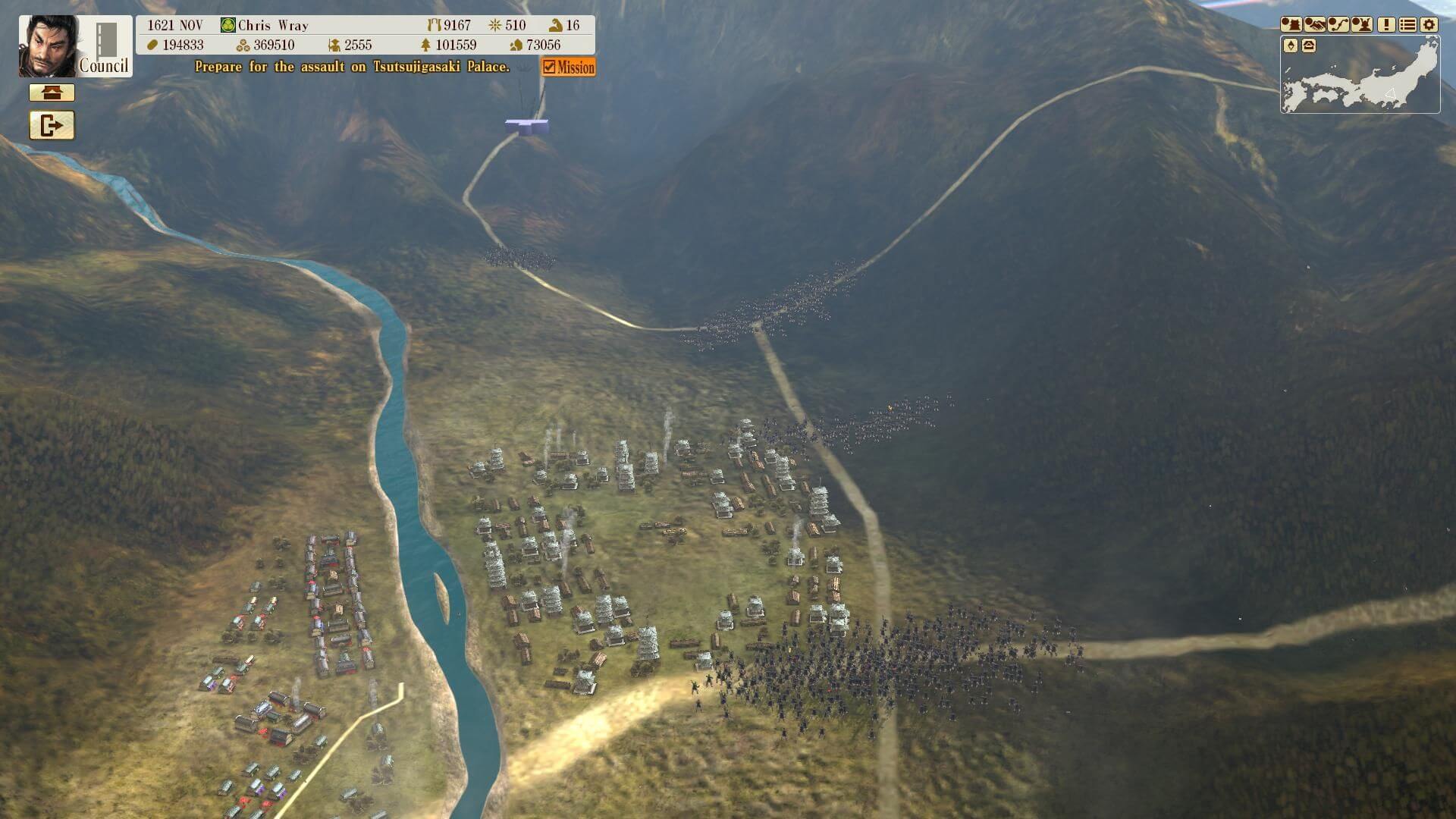The width and height of the screenshot is (1456, 819).
Task: Open the list view icon
Action: [1407, 24]
